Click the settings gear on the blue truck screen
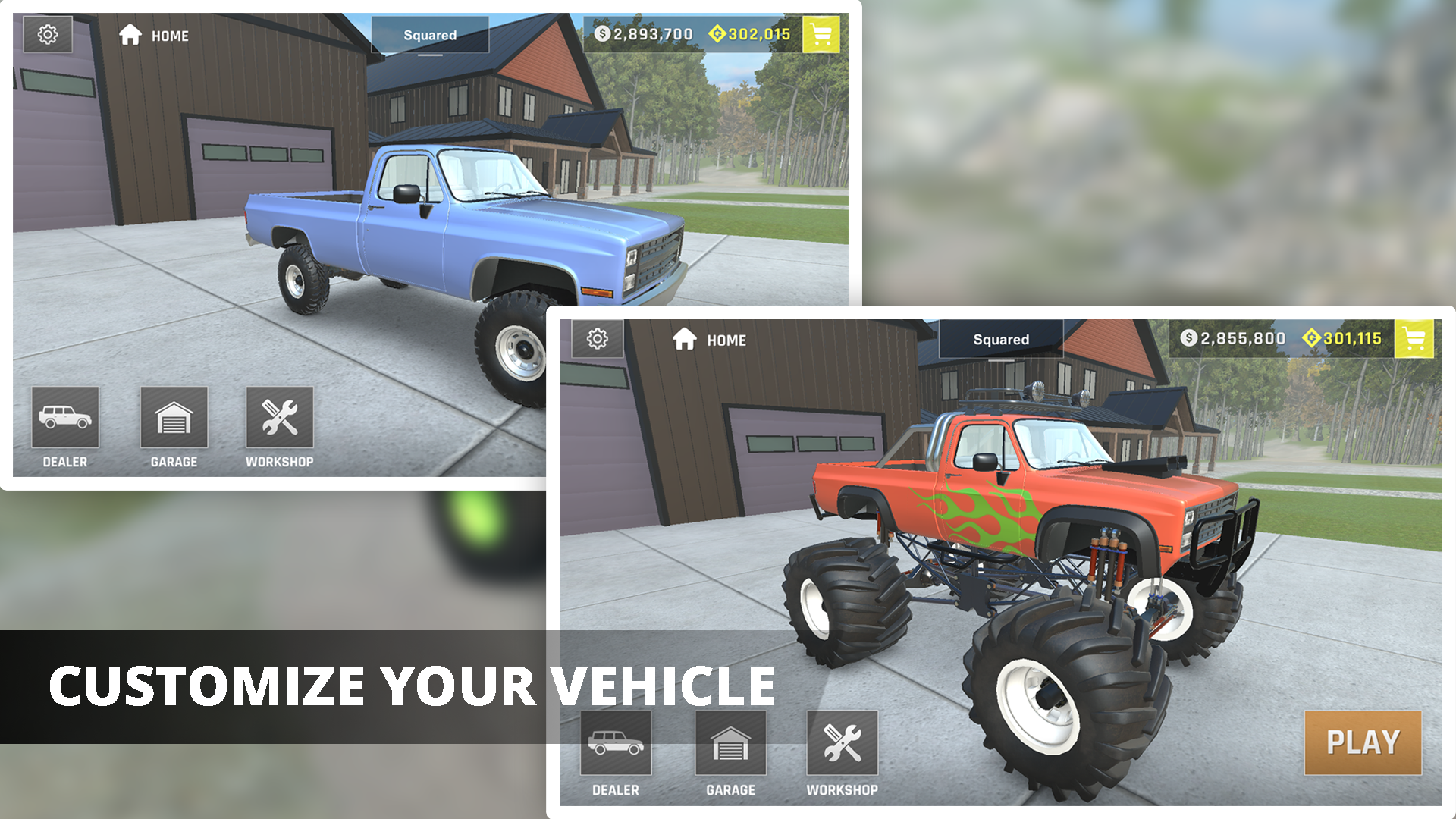Viewport: 1456px width, 819px height. 47,34
